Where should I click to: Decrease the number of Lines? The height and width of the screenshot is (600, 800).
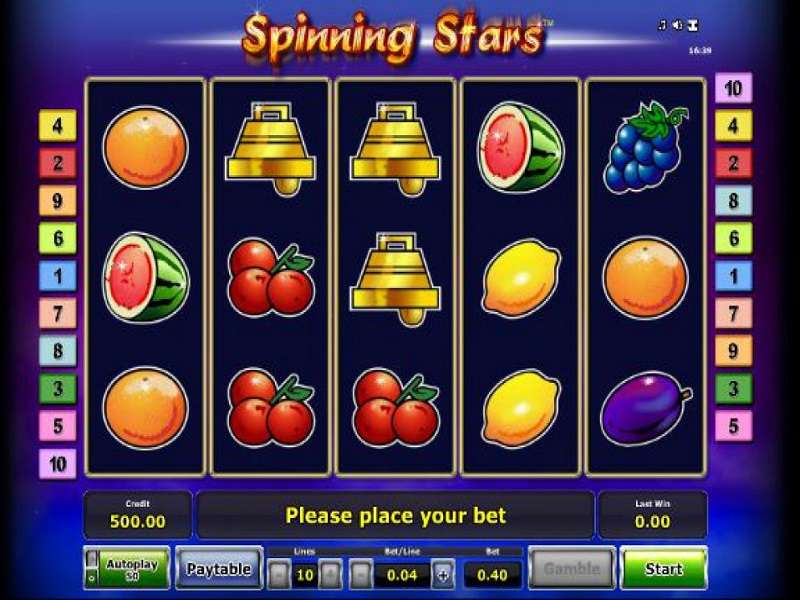point(279,575)
